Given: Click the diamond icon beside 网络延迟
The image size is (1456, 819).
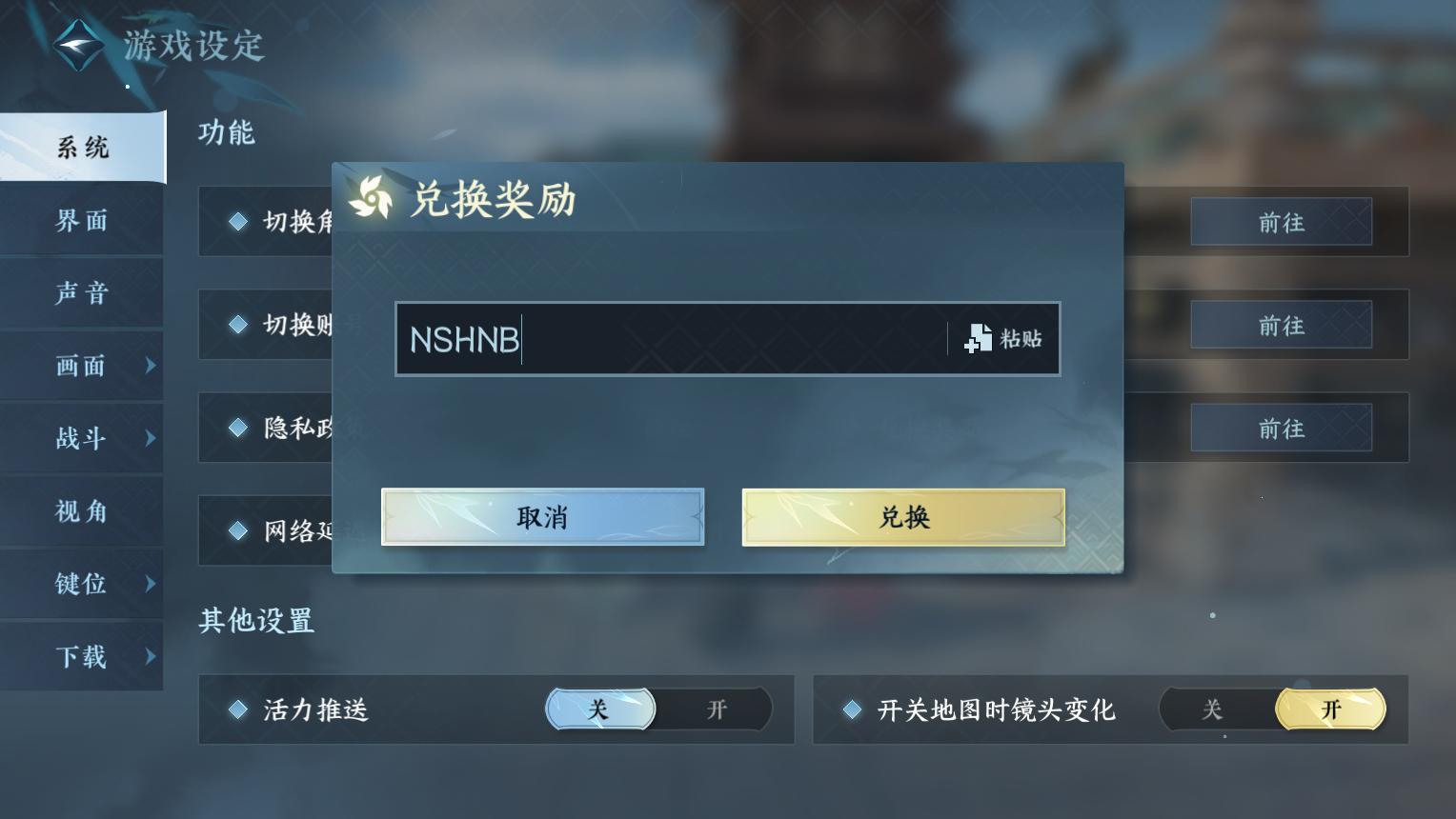Looking at the screenshot, I should (238, 530).
